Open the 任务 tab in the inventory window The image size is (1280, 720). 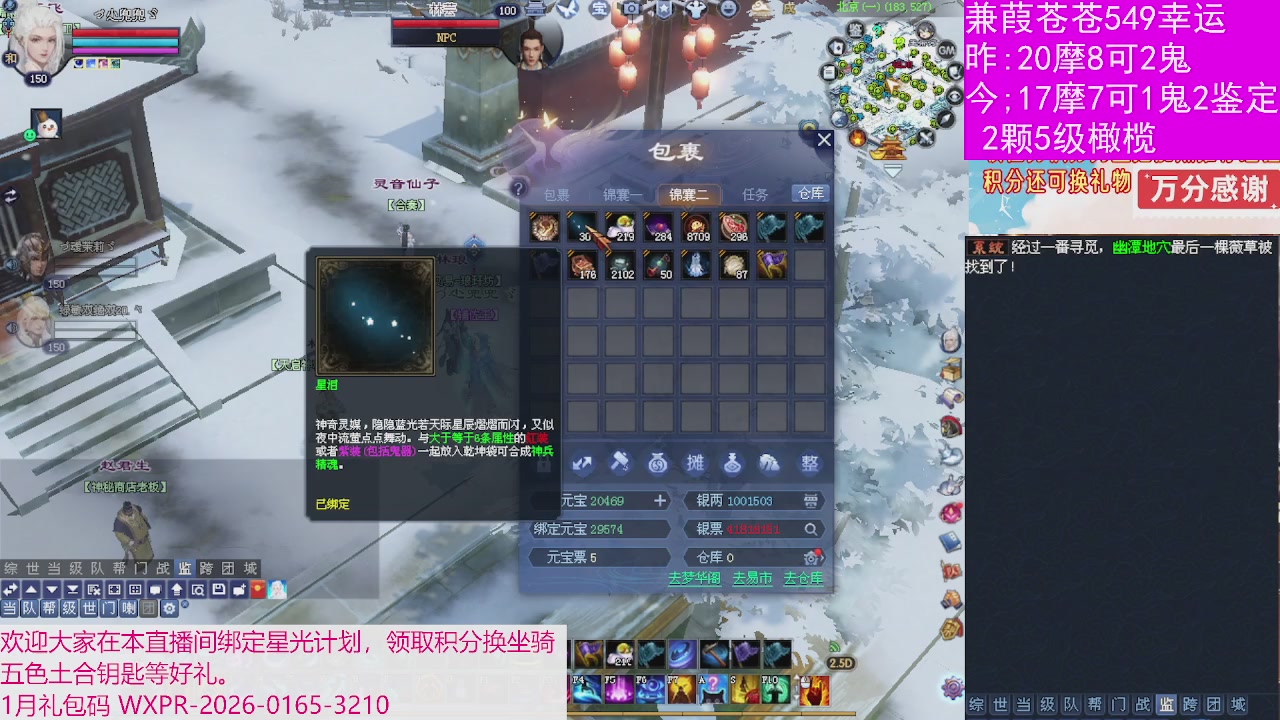[757, 194]
